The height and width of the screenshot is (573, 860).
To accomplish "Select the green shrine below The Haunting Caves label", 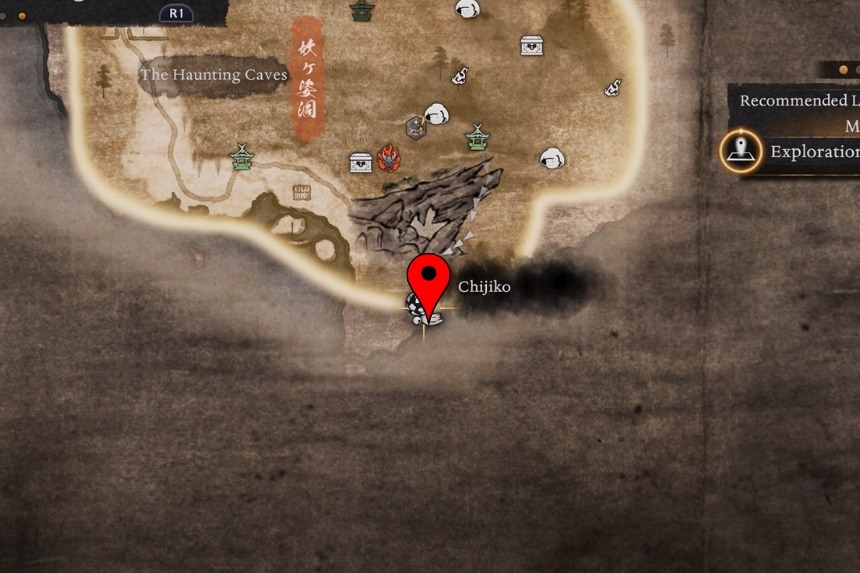I will tap(242, 157).
